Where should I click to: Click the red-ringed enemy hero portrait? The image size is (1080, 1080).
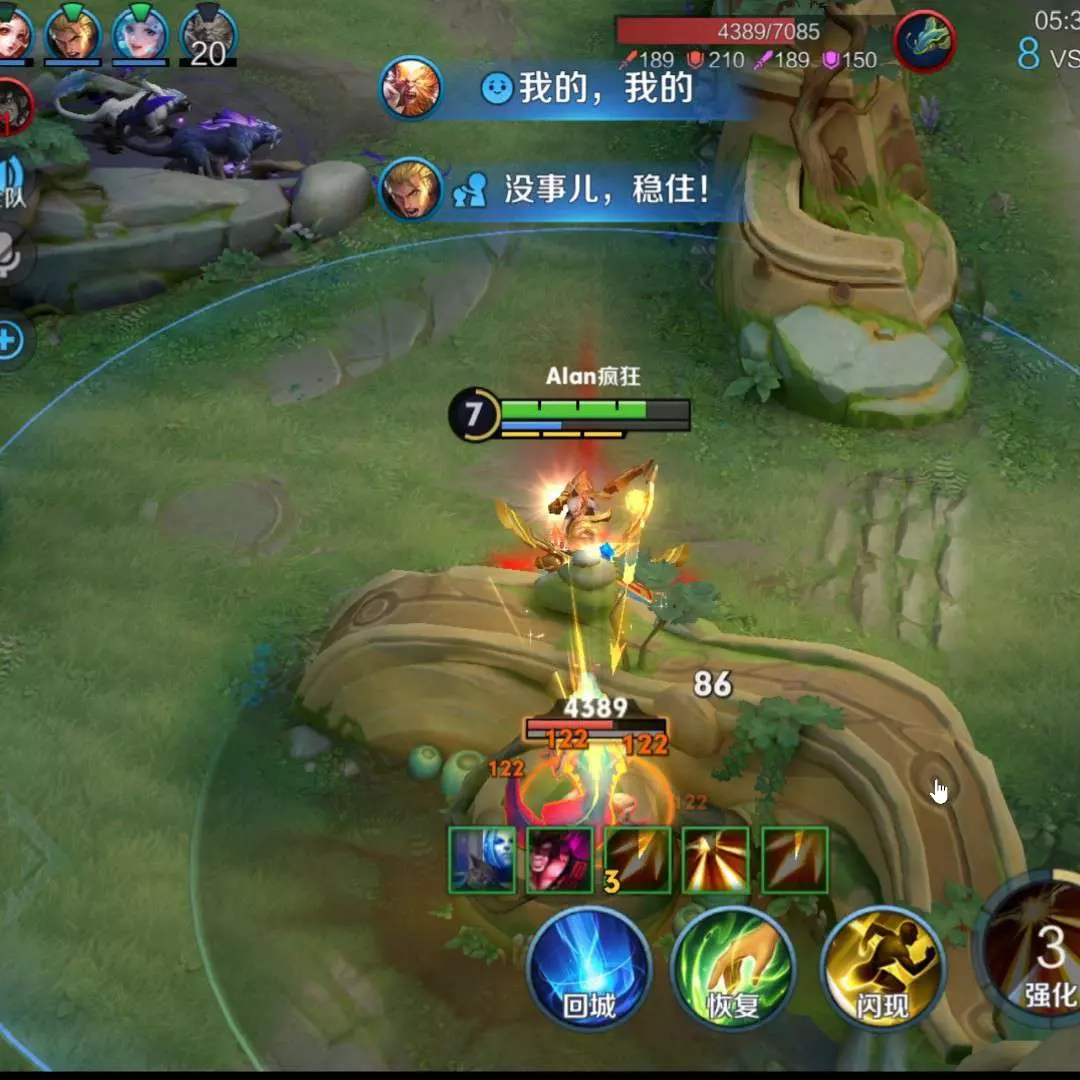point(14,106)
